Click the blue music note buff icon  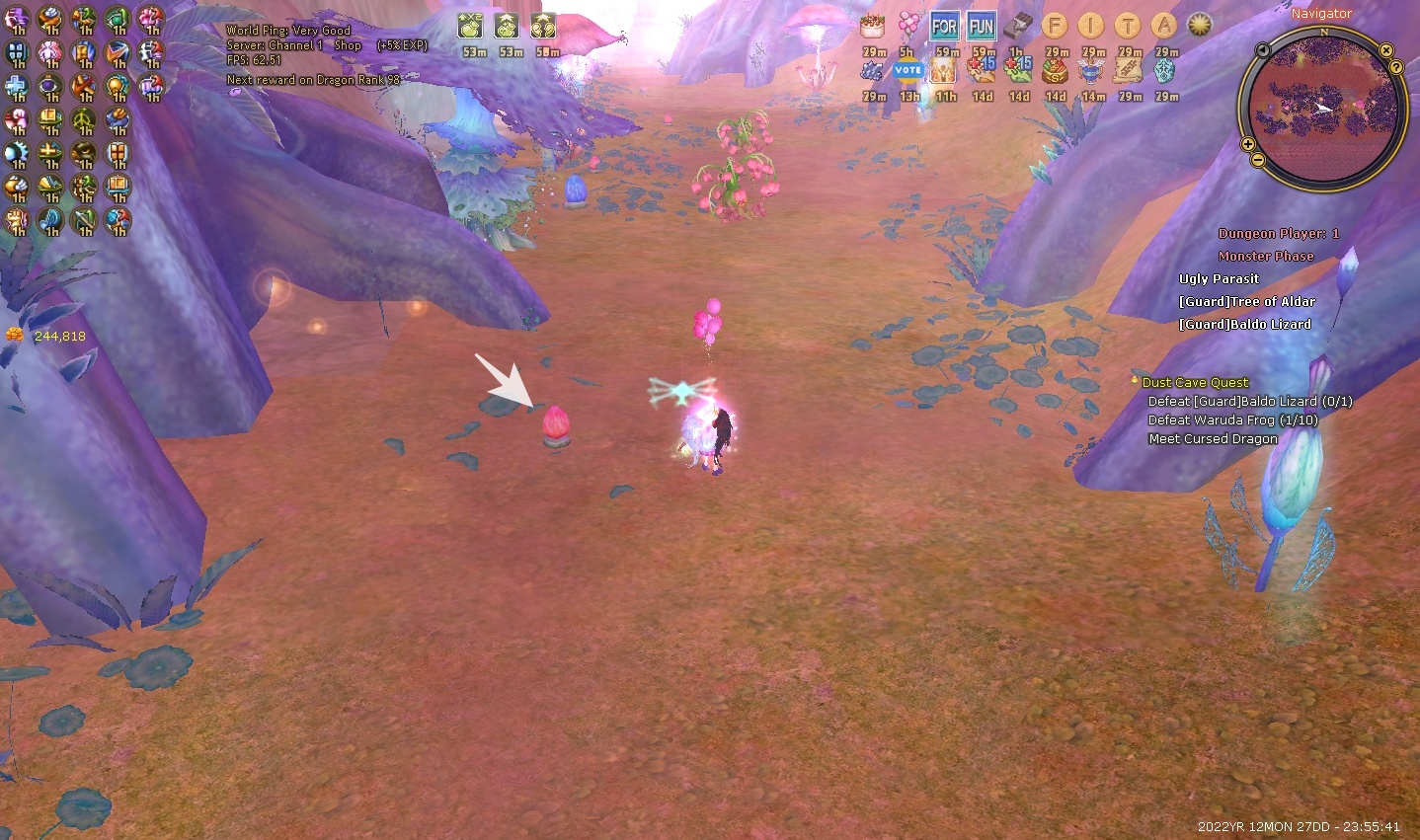pos(50,220)
